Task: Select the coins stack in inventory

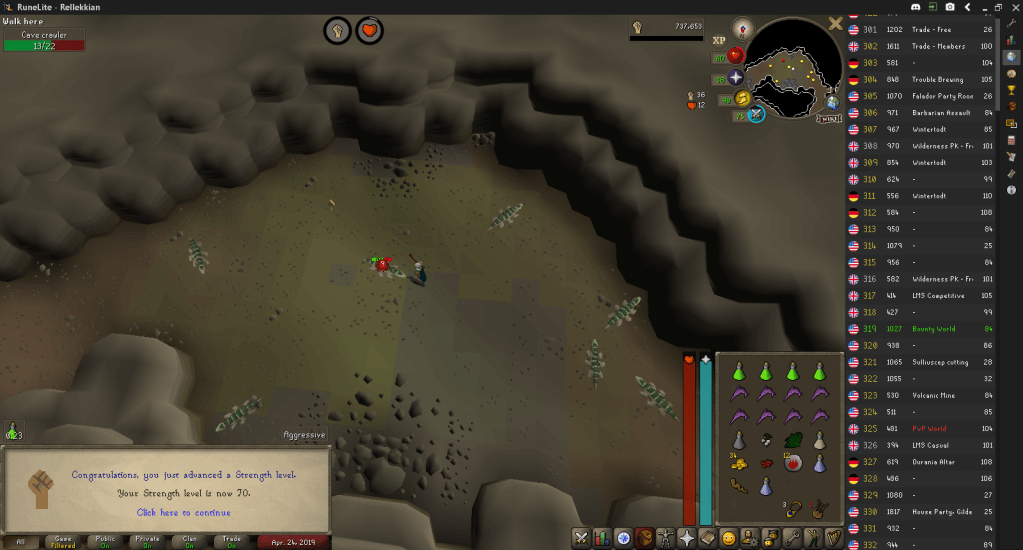Action: coord(739,463)
